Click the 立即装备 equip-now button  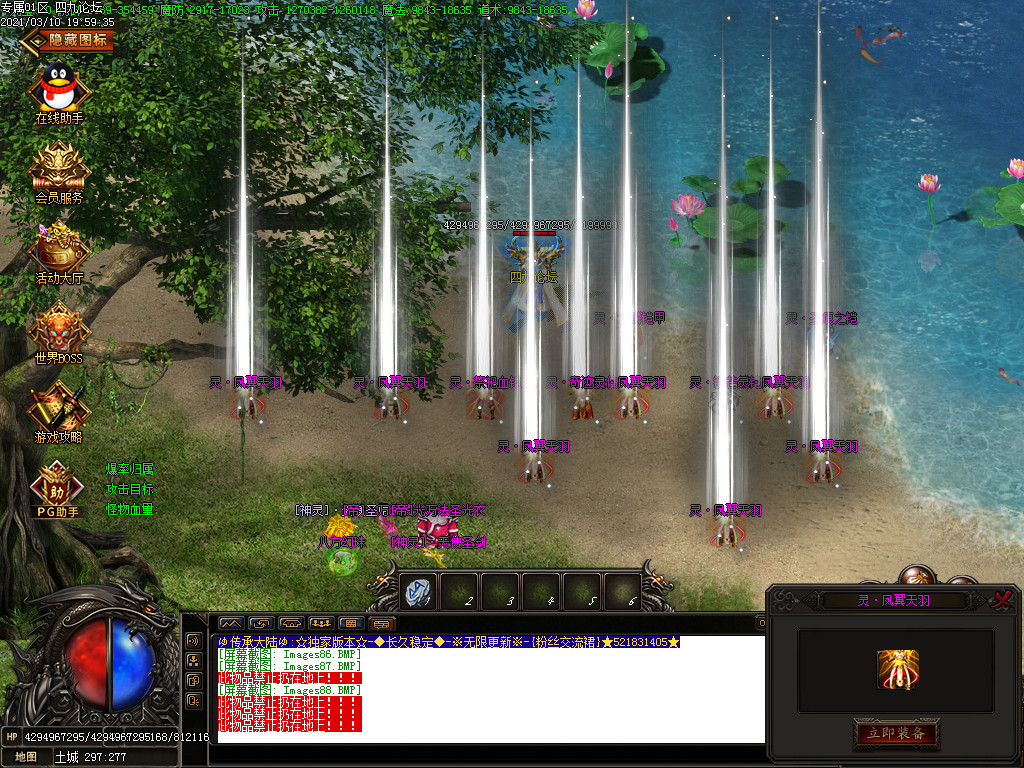tap(895, 734)
